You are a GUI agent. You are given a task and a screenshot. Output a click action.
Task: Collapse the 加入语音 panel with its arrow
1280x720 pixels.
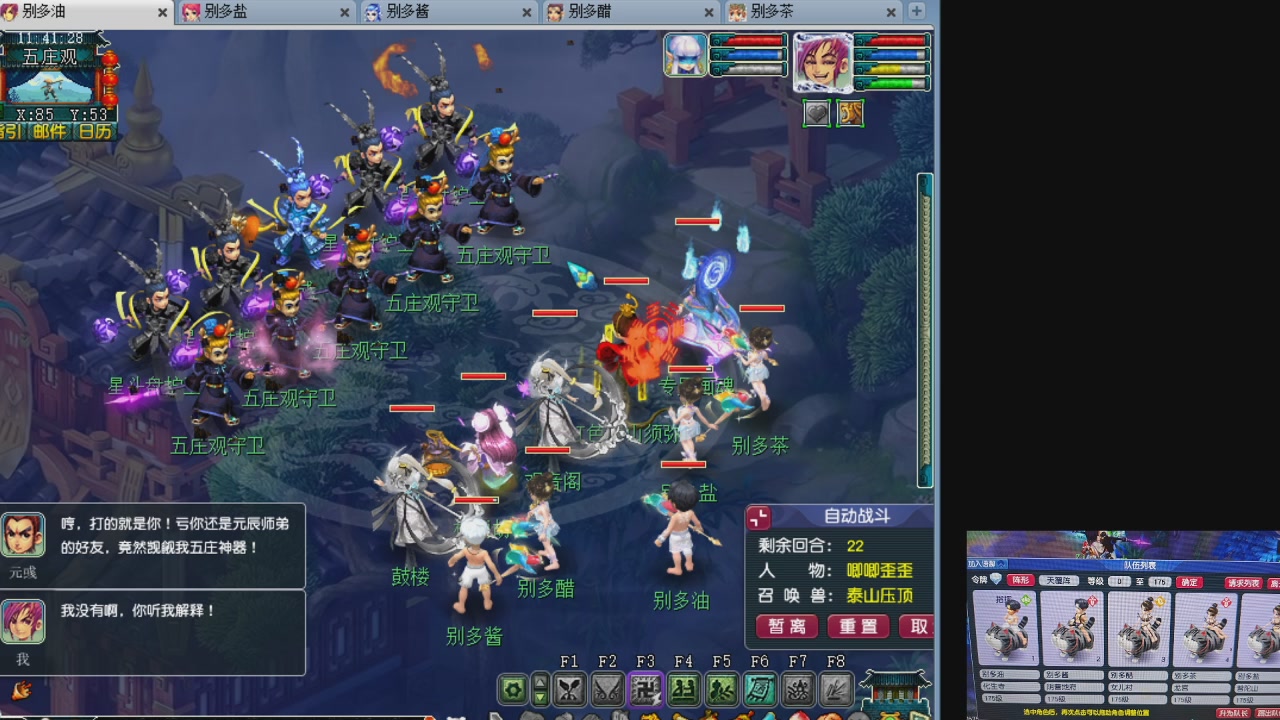[1001, 564]
